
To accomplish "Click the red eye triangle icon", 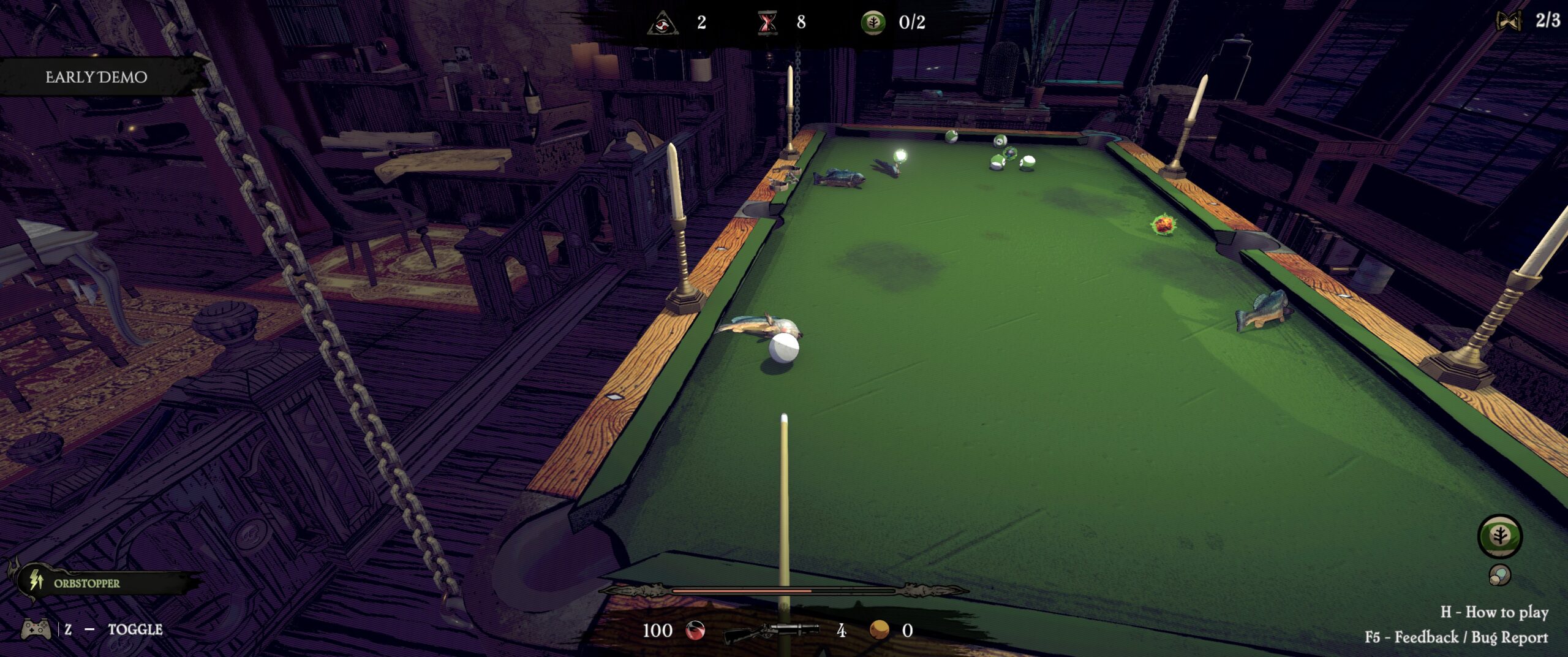I will (663, 23).
